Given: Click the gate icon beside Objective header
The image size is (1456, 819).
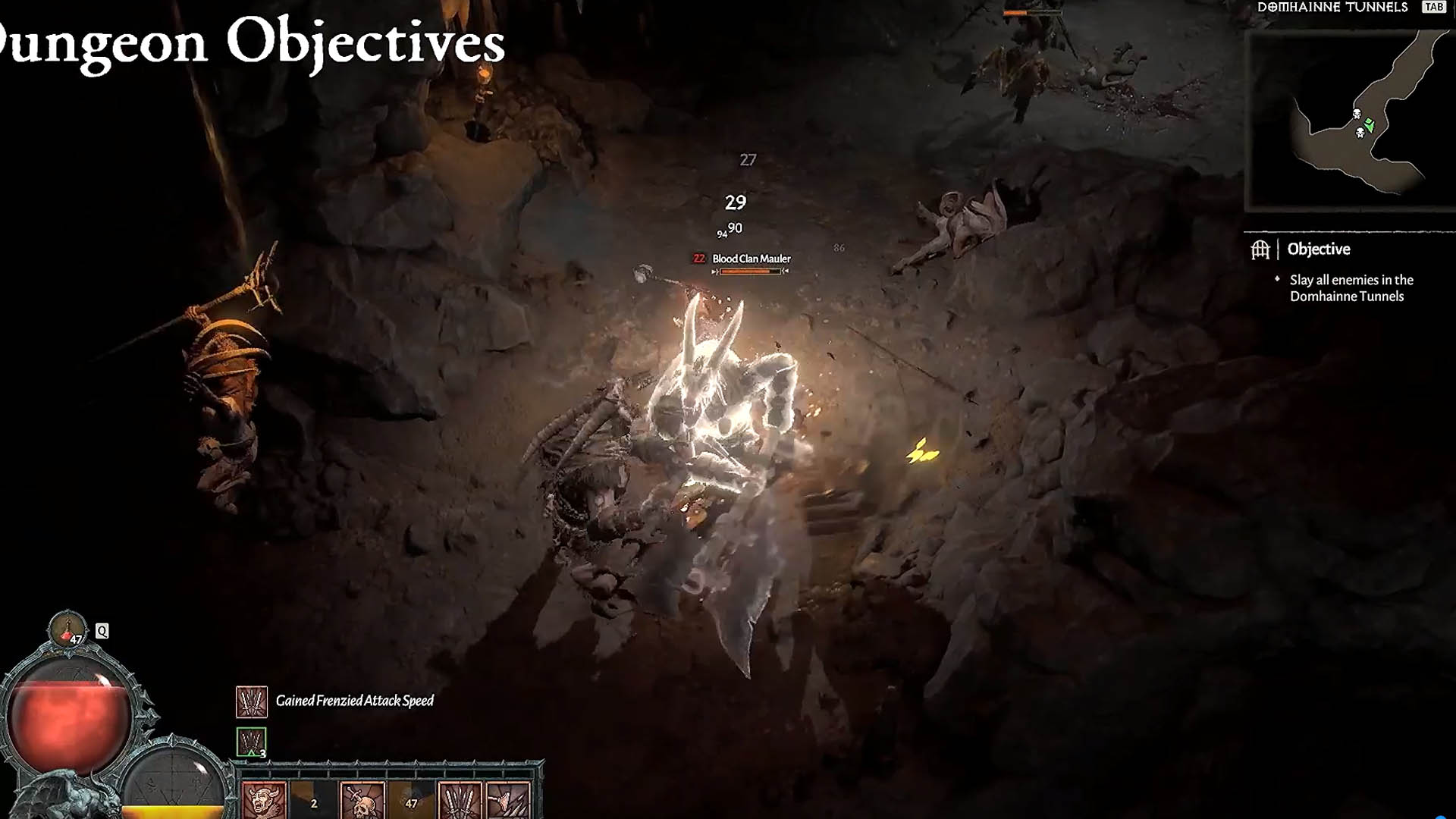Looking at the screenshot, I should point(1261,249).
